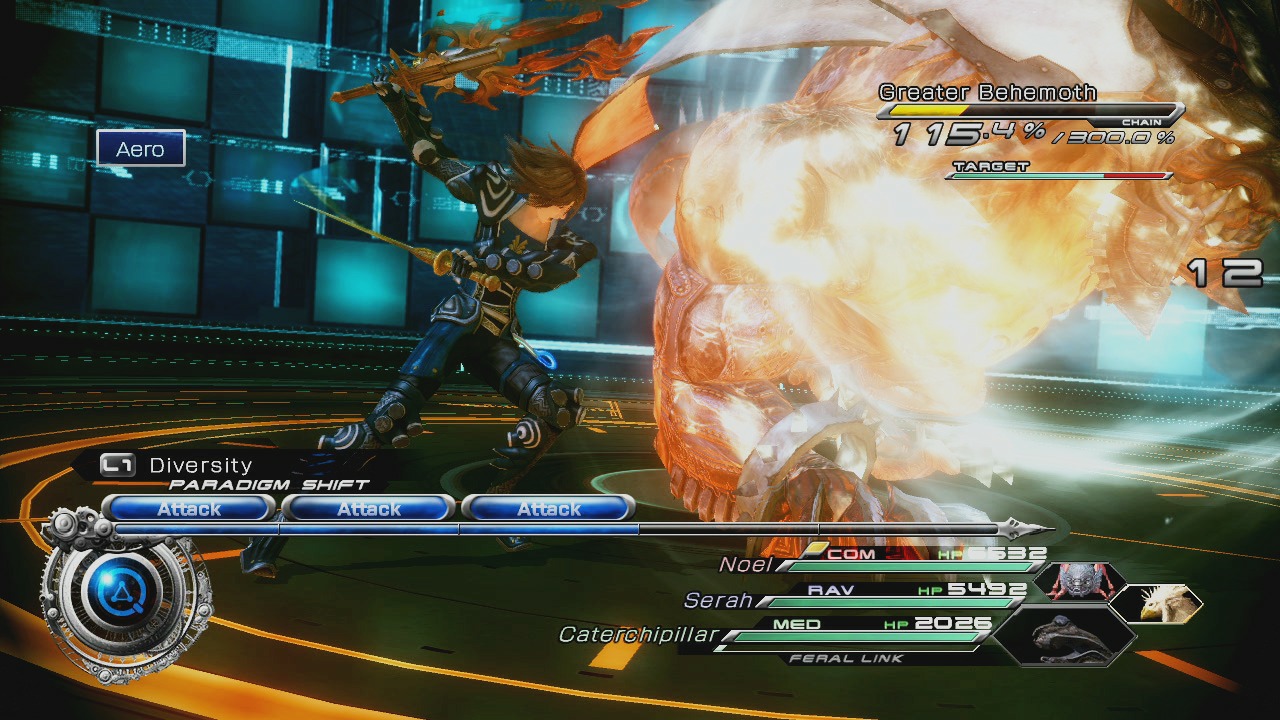Select the Greater Behemoth name text
The width and height of the screenshot is (1280, 720).
point(987,91)
